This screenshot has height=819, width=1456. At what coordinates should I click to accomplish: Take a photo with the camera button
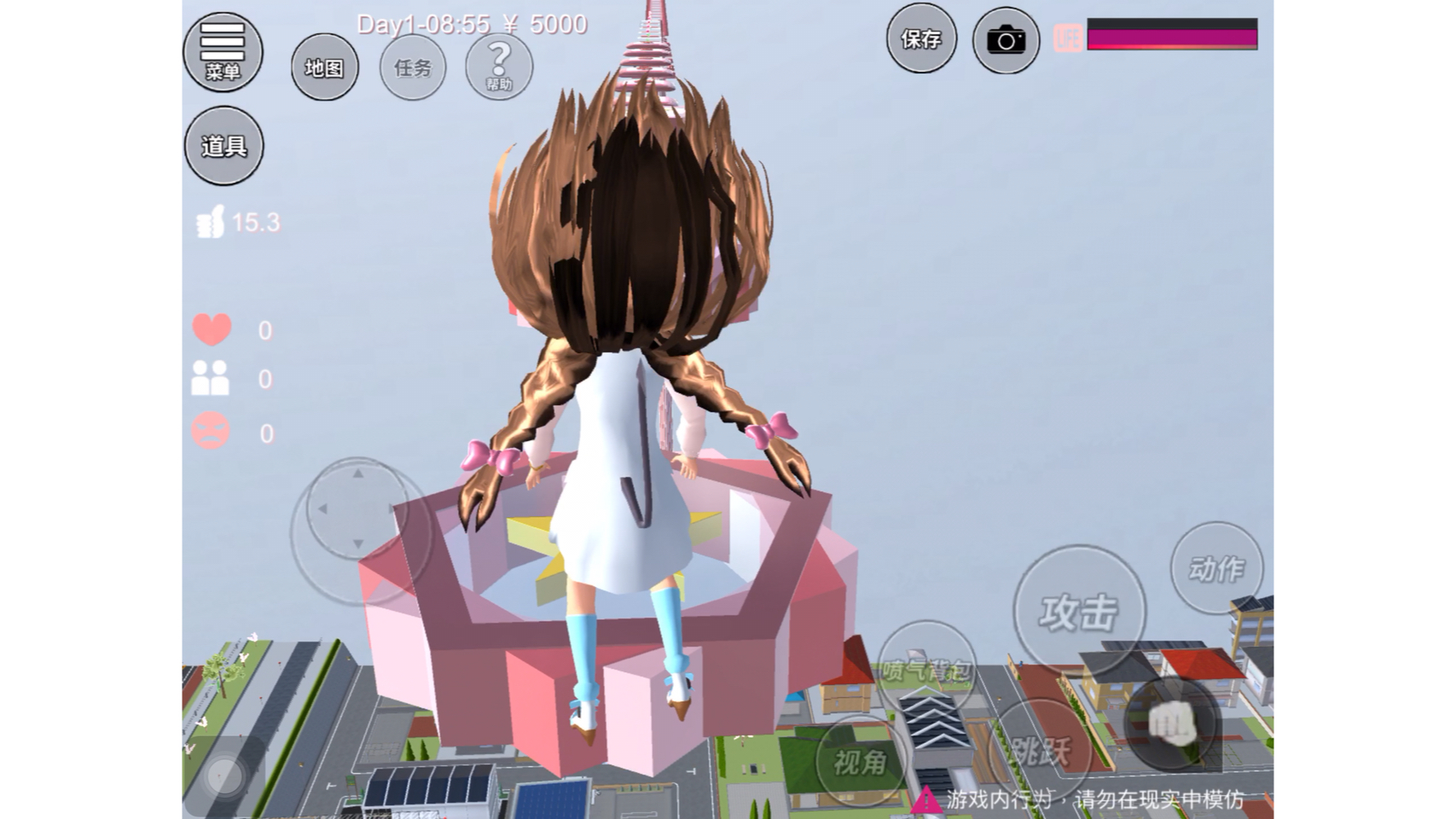pyautogui.click(x=1006, y=40)
